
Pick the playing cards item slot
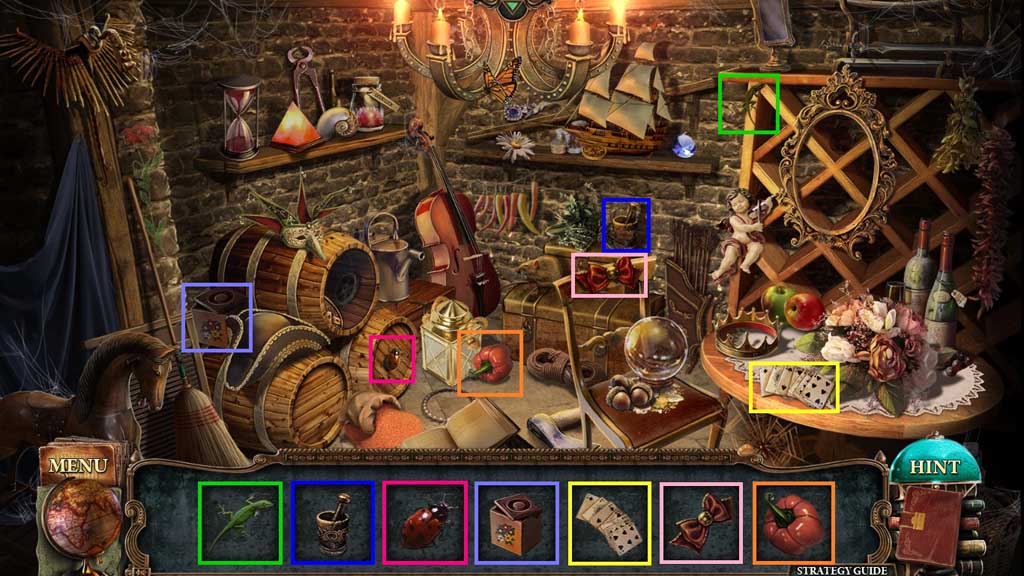point(609,521)
